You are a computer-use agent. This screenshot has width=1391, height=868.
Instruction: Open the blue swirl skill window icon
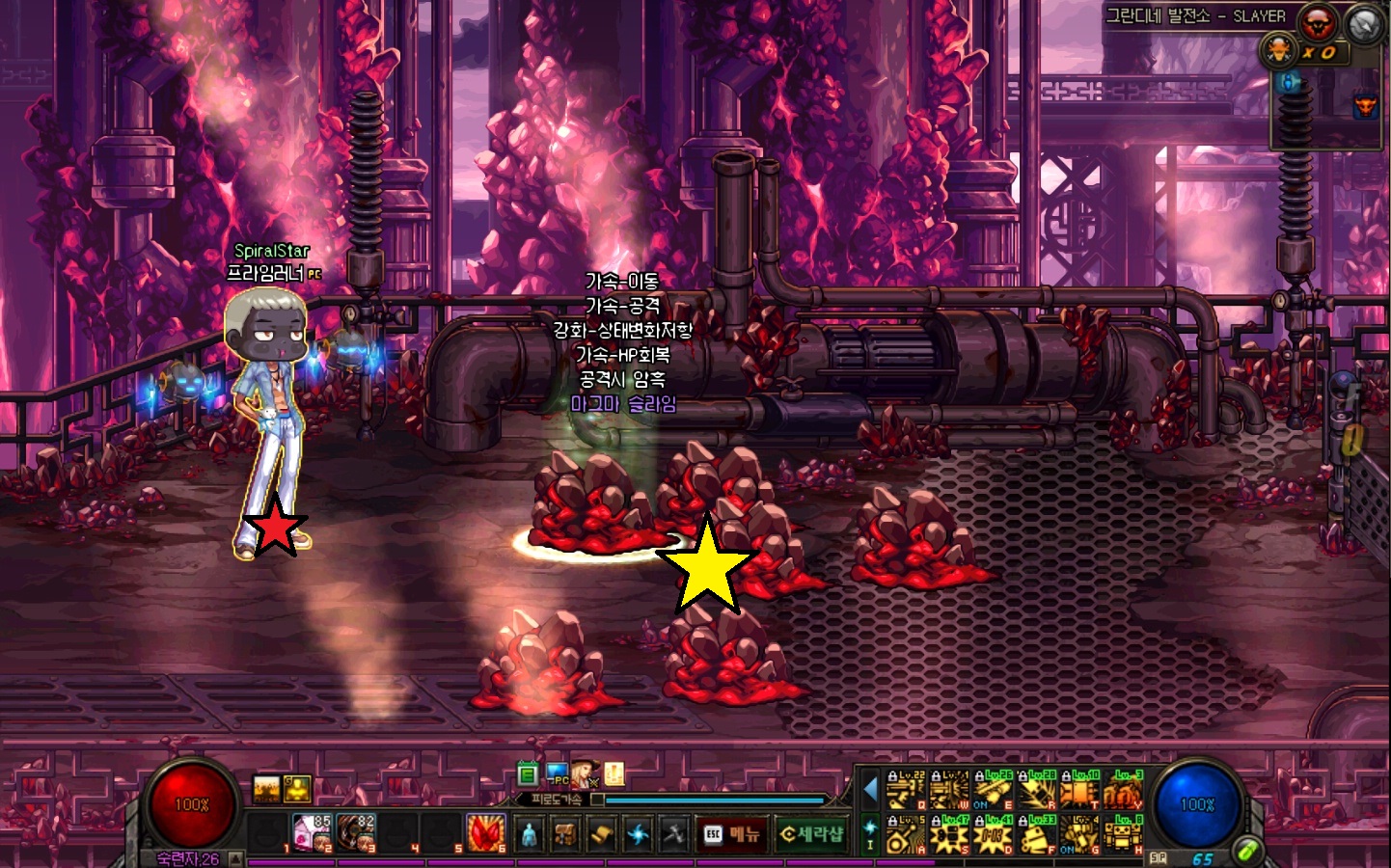tap(638, 834)
